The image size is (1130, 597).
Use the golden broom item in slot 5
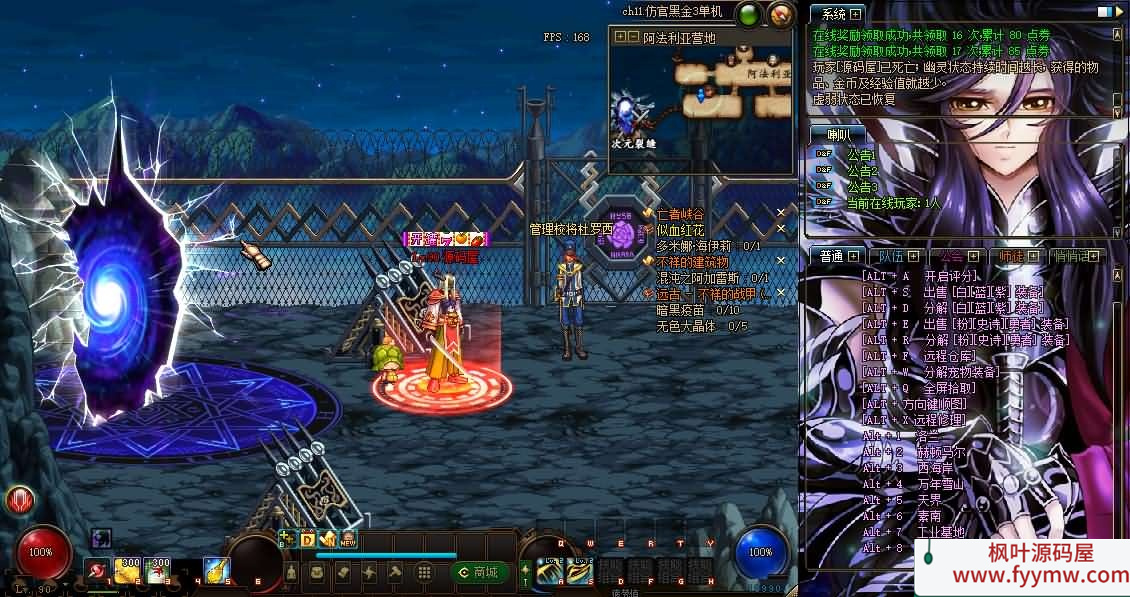(217, 570)
